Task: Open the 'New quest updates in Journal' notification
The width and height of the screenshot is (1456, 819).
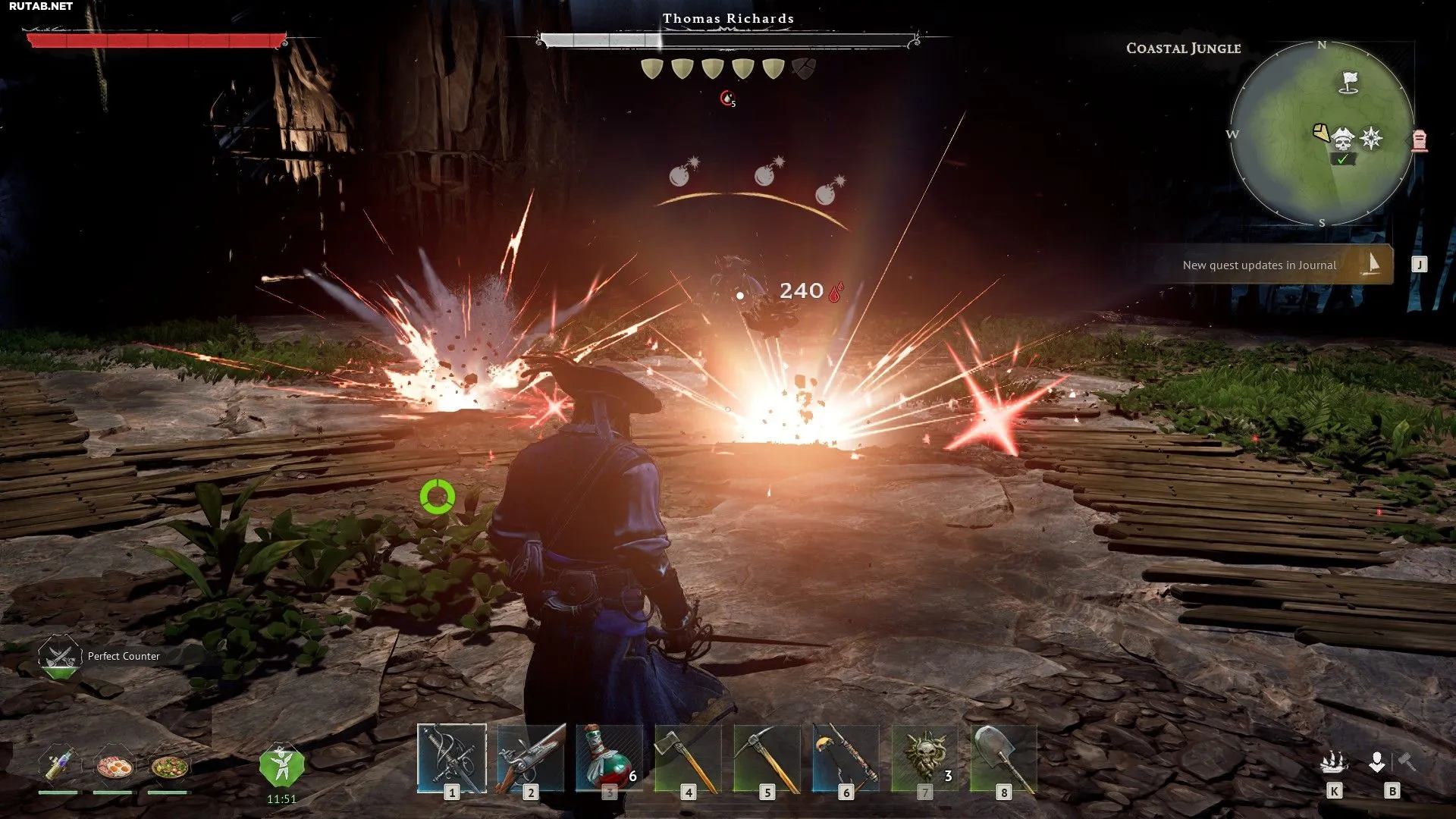Action: (1268, 265)
